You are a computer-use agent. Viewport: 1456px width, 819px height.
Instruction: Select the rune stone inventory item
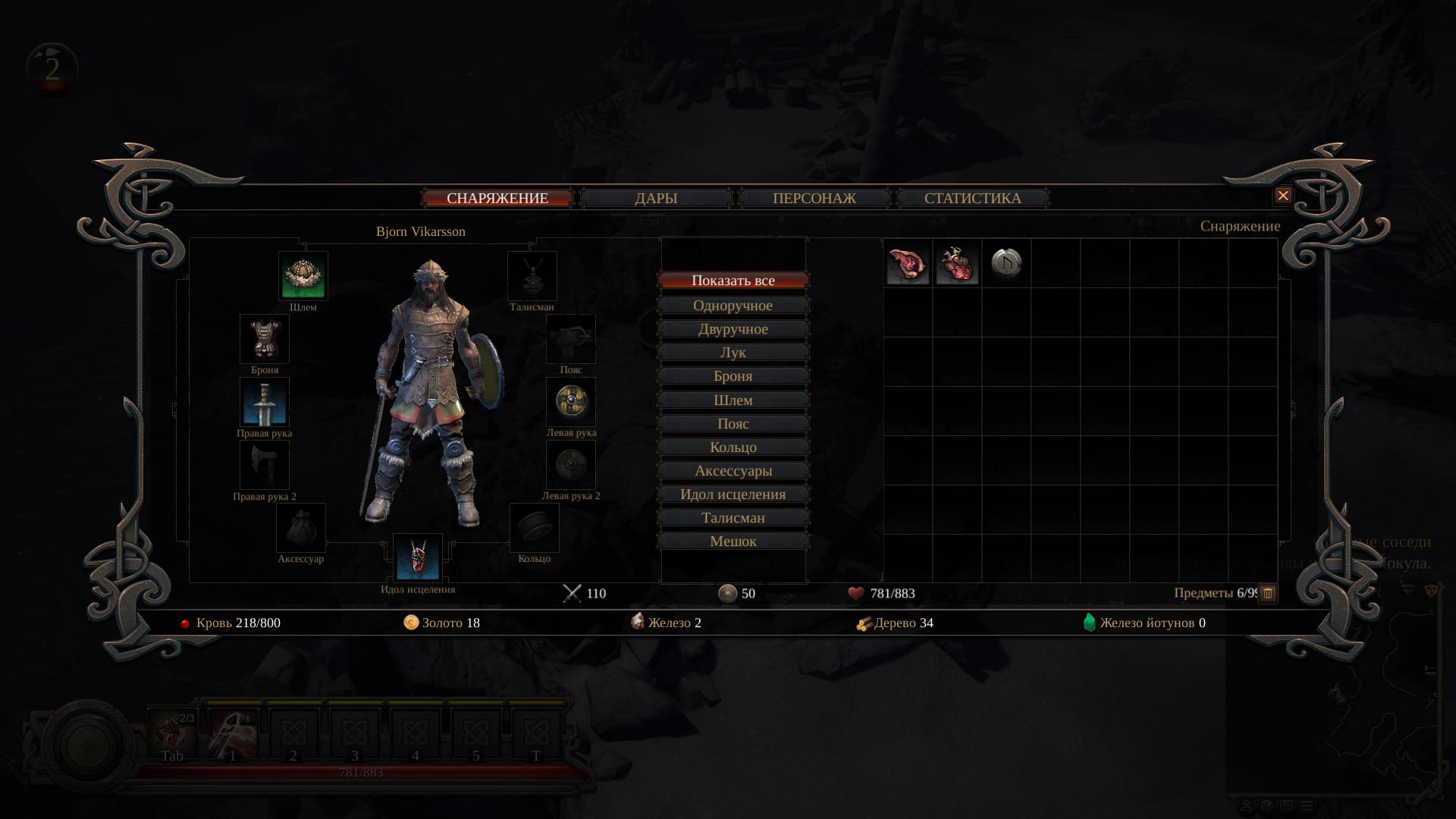pos(1006,264)
